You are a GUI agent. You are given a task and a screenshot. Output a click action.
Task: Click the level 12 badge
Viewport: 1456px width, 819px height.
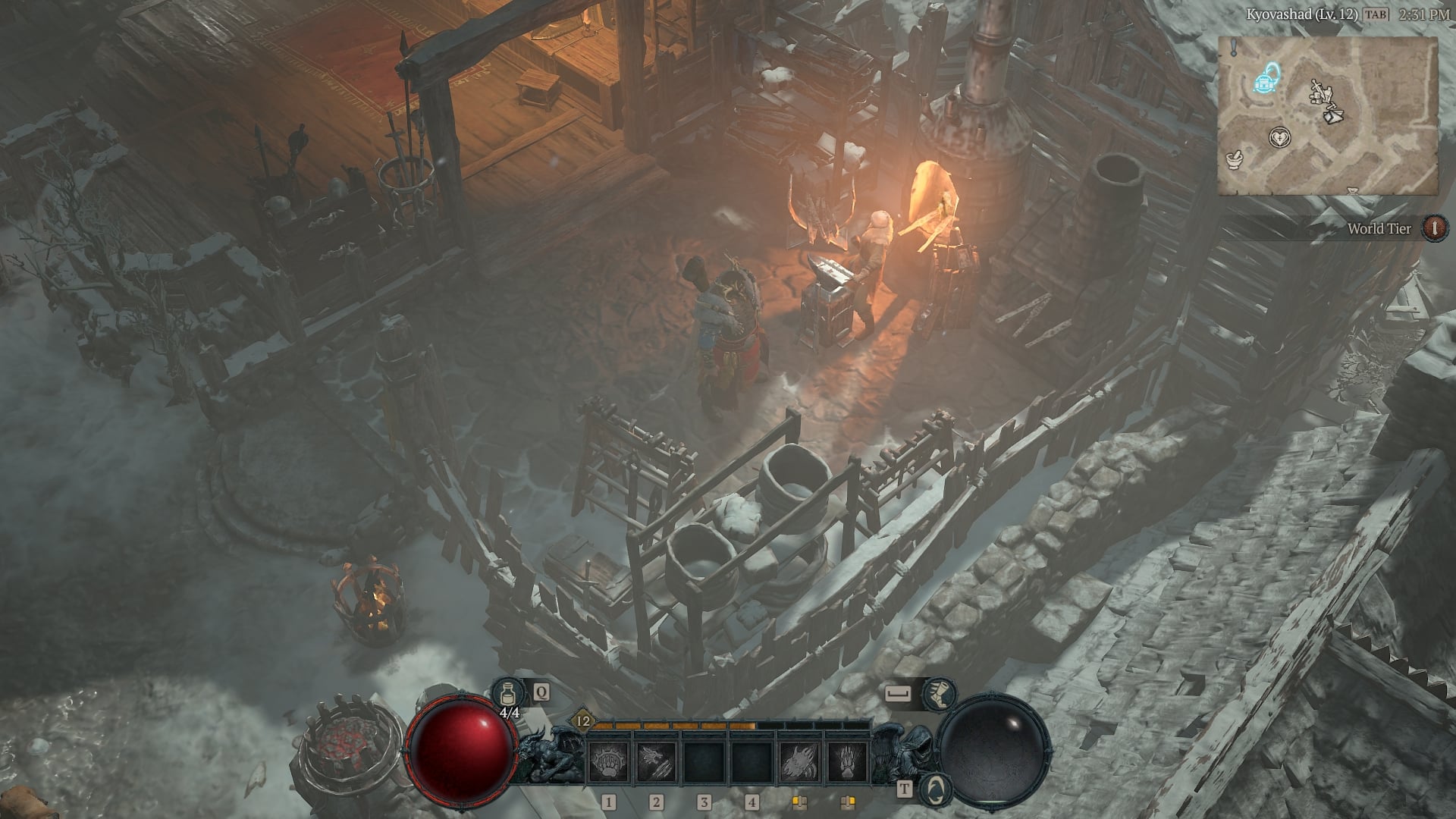click(582, 721)
